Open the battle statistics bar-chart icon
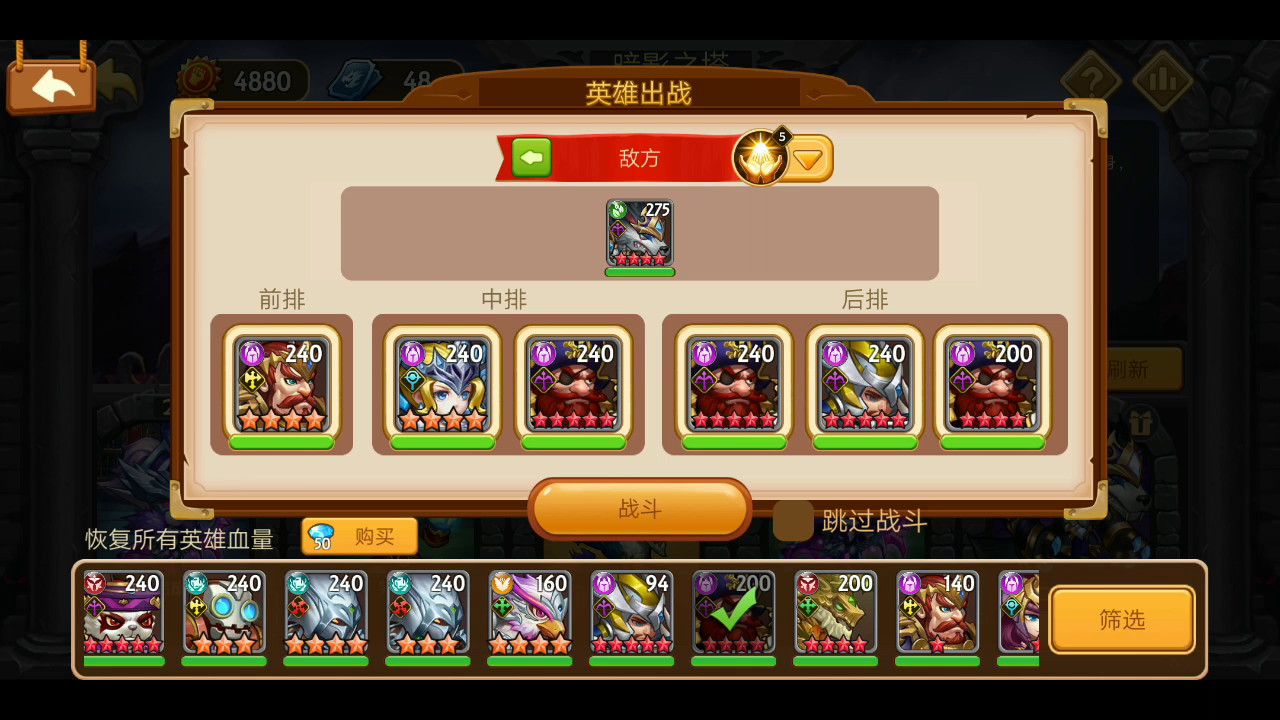The width and height of the screenshot is (1280, 720). click(x=1162, y=79)
